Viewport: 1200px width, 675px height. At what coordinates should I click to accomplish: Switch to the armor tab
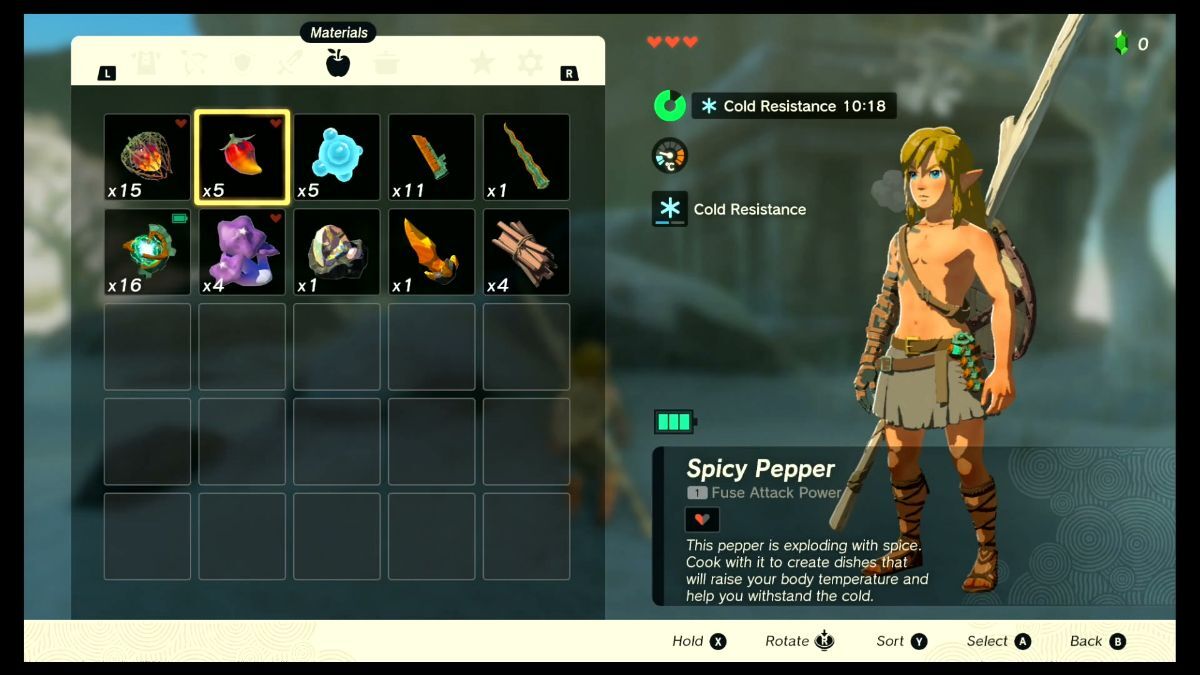(147, 64)
